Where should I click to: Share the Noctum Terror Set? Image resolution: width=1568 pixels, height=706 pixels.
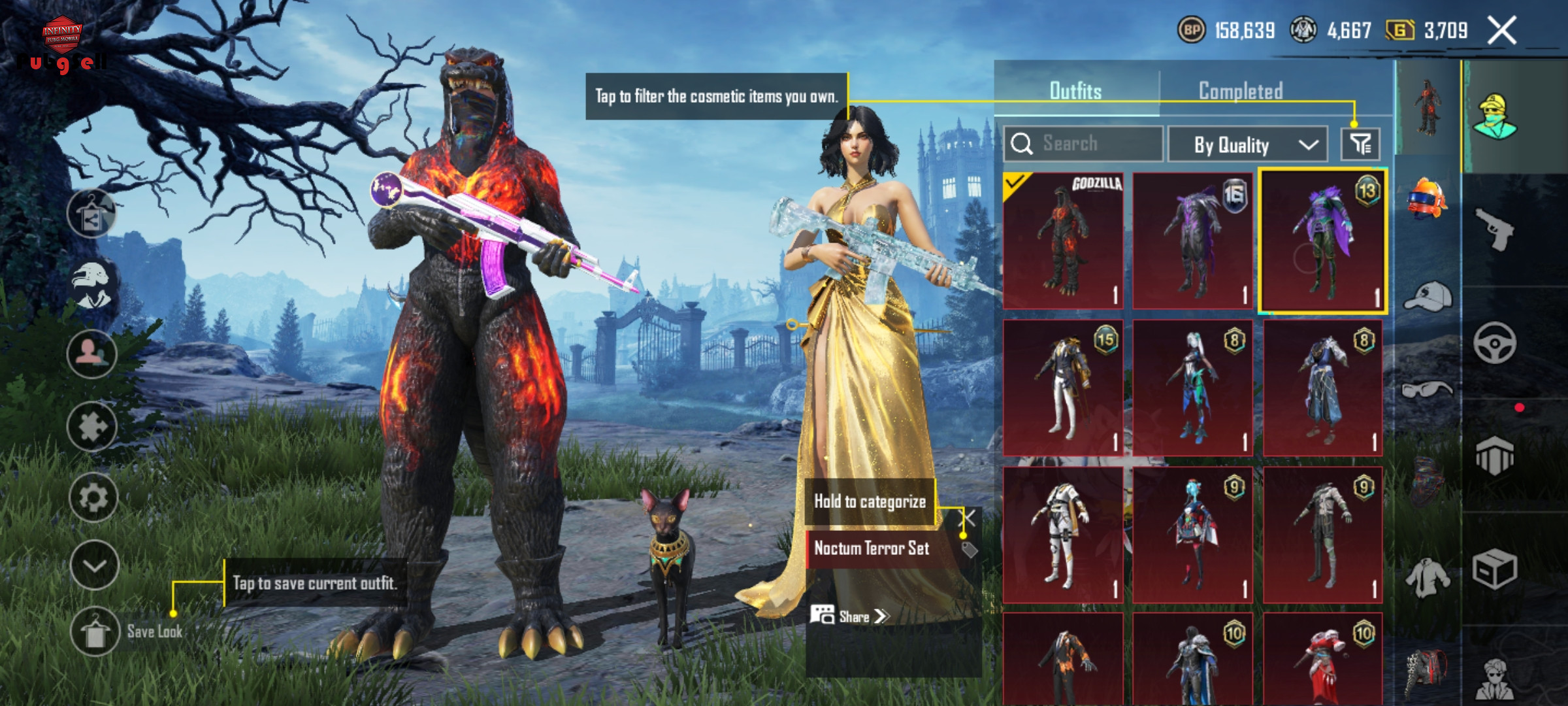849,616
